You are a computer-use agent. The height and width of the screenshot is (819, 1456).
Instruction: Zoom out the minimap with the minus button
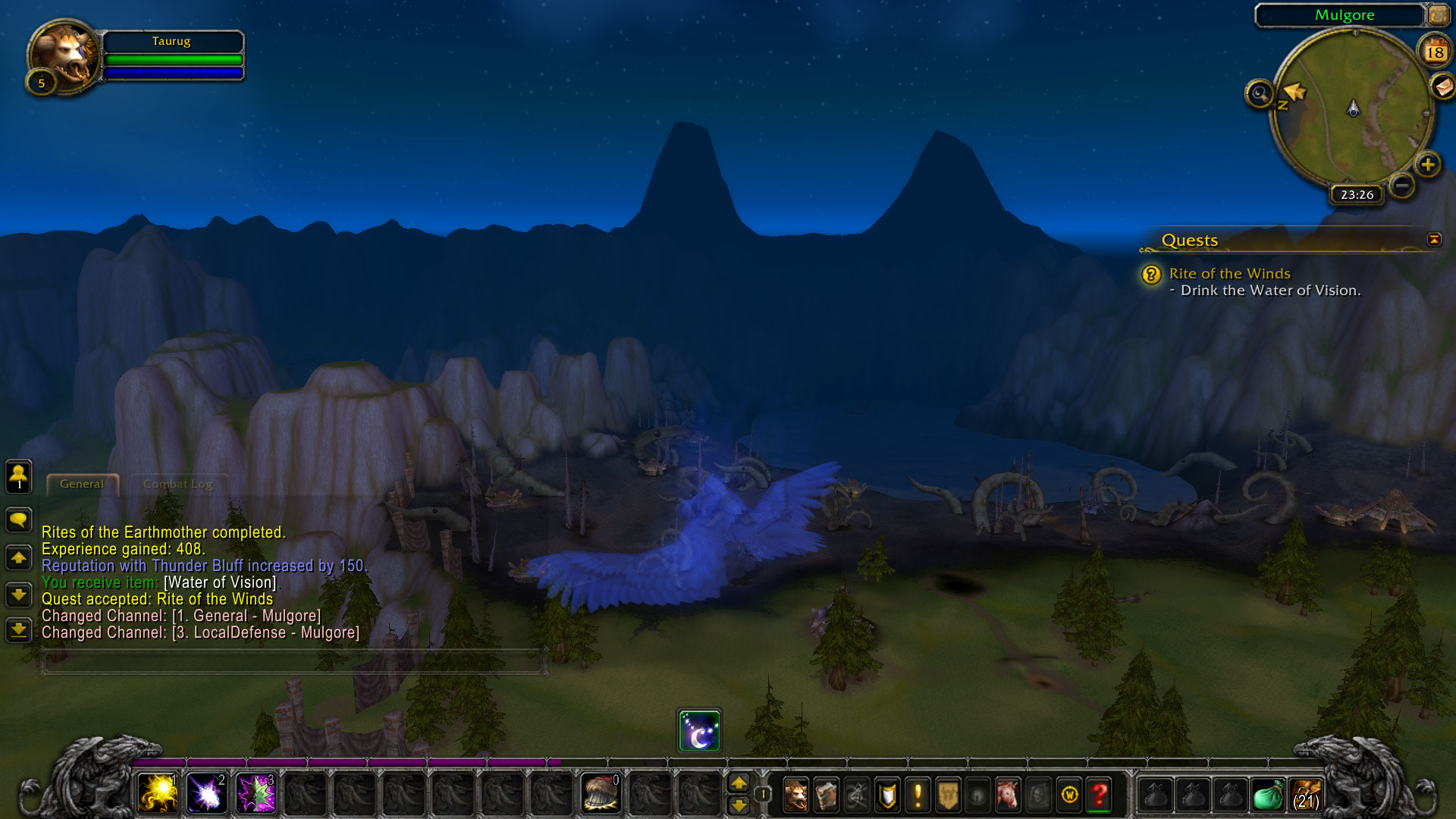(x=1402, y=184)
